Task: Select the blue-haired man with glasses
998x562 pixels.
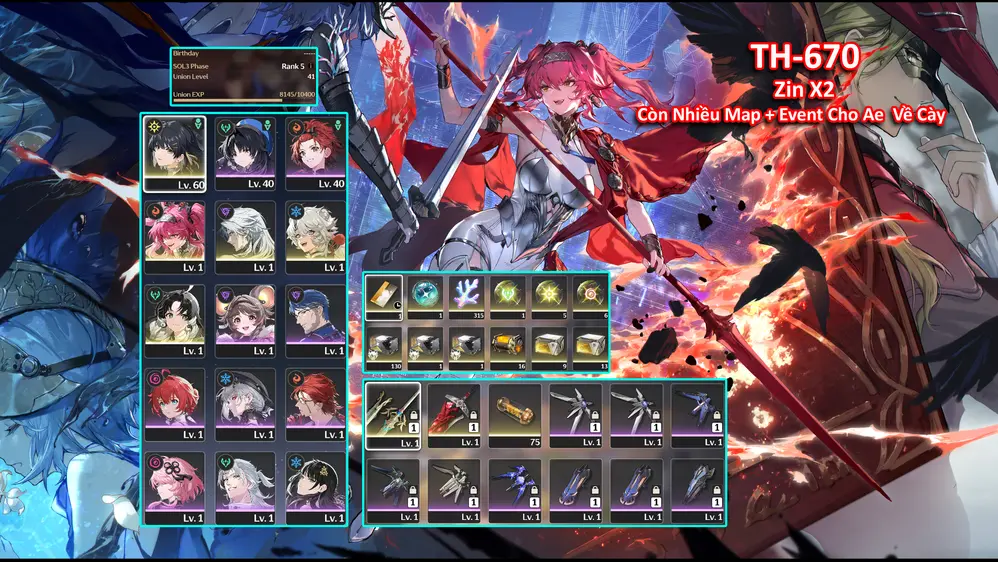Action: pos(315,320)
